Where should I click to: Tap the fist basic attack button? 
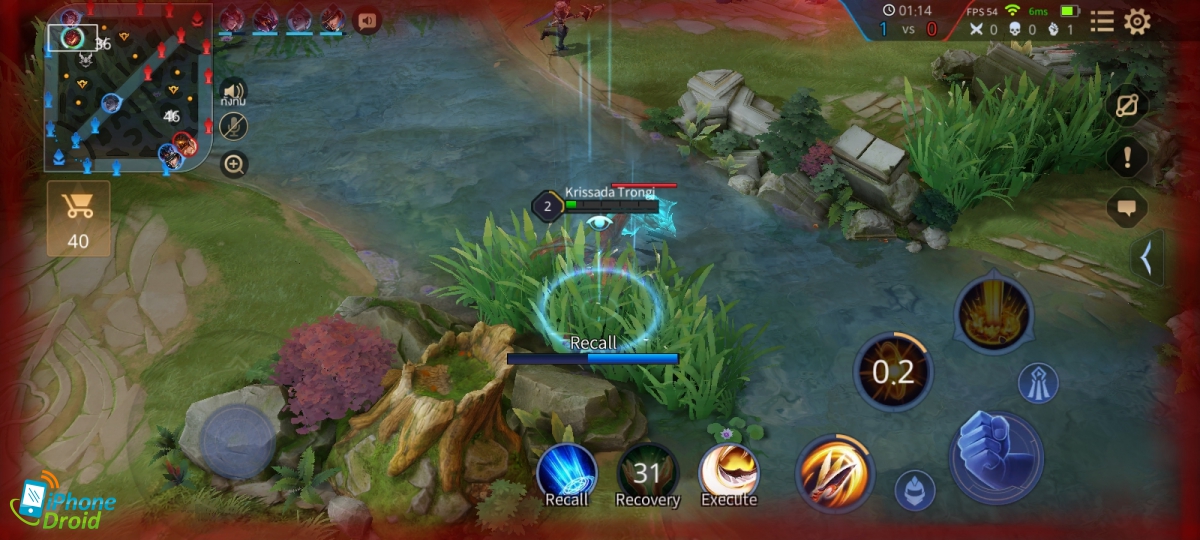[996, 457]
